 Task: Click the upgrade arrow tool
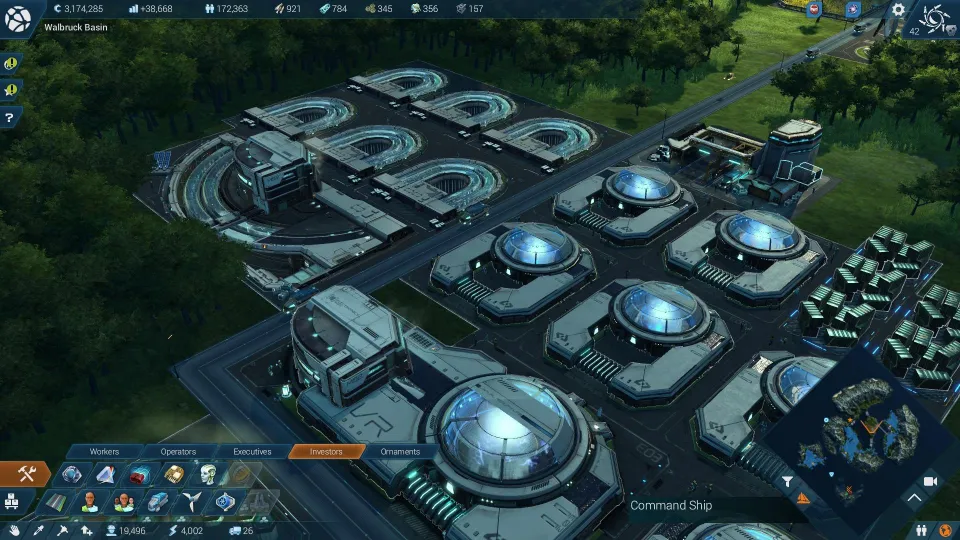click(x=87, y=530)
